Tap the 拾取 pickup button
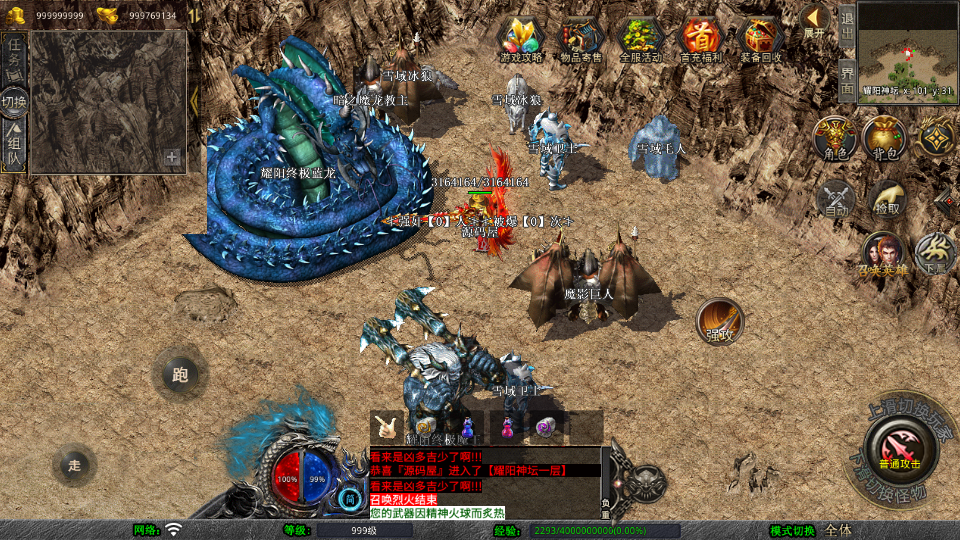Image resolution: width=960 pixels, height=540 pixels. coord(887,197)
